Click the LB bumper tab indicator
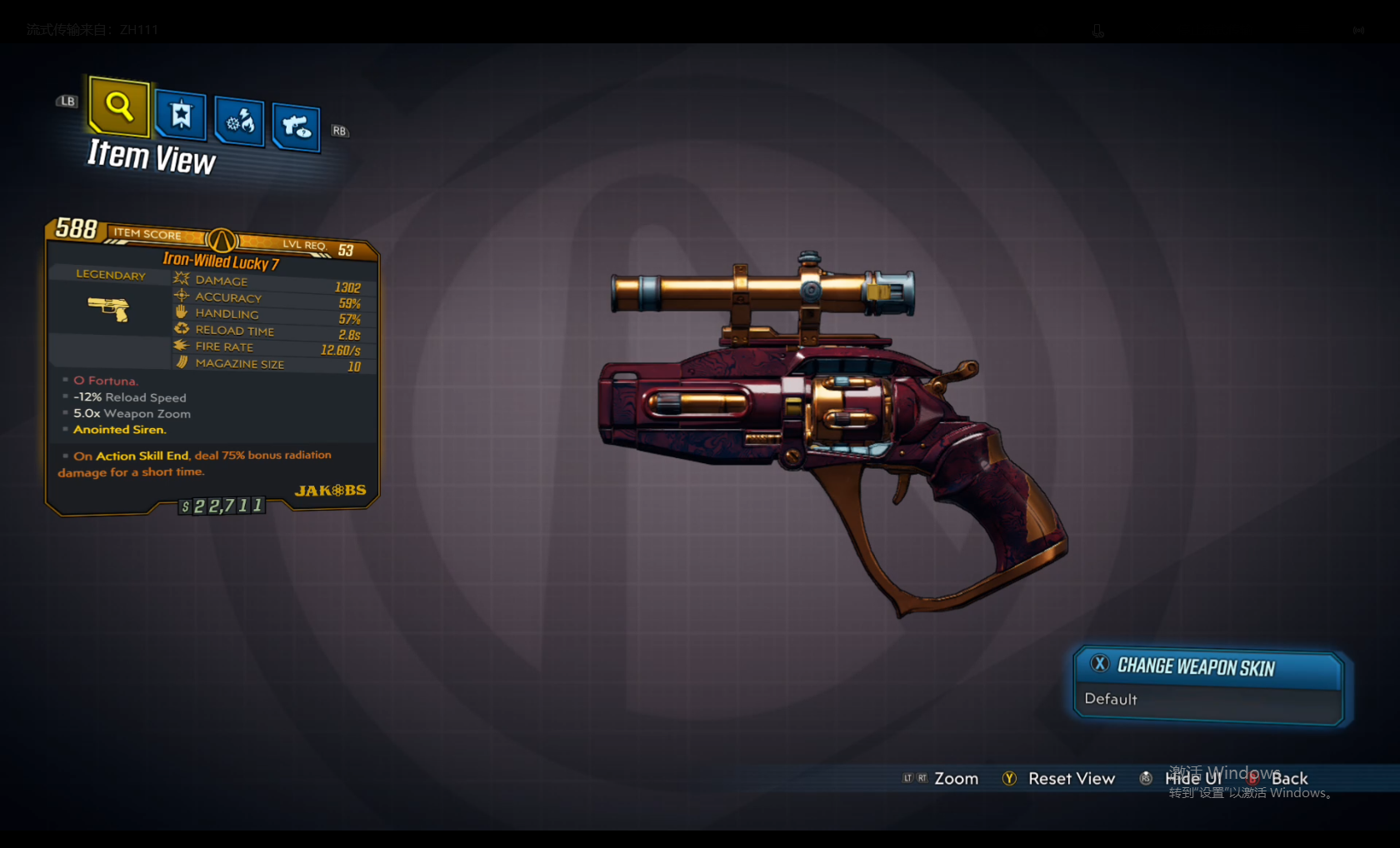The width and height of the screenshot is (1400, 848). pos(66,102)
